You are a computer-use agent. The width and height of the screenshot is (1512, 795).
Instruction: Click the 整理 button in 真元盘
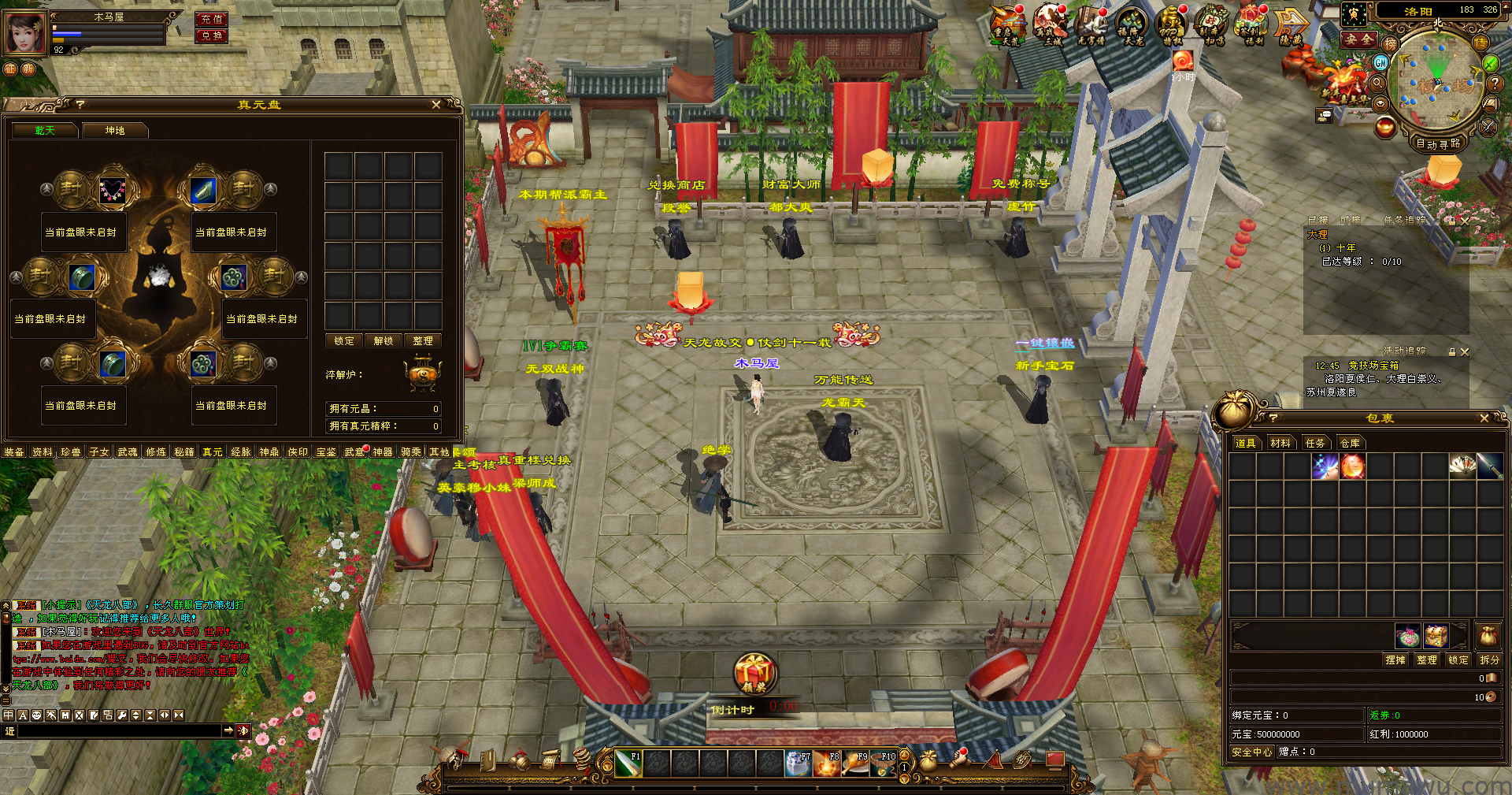click(x=423, y=341)
